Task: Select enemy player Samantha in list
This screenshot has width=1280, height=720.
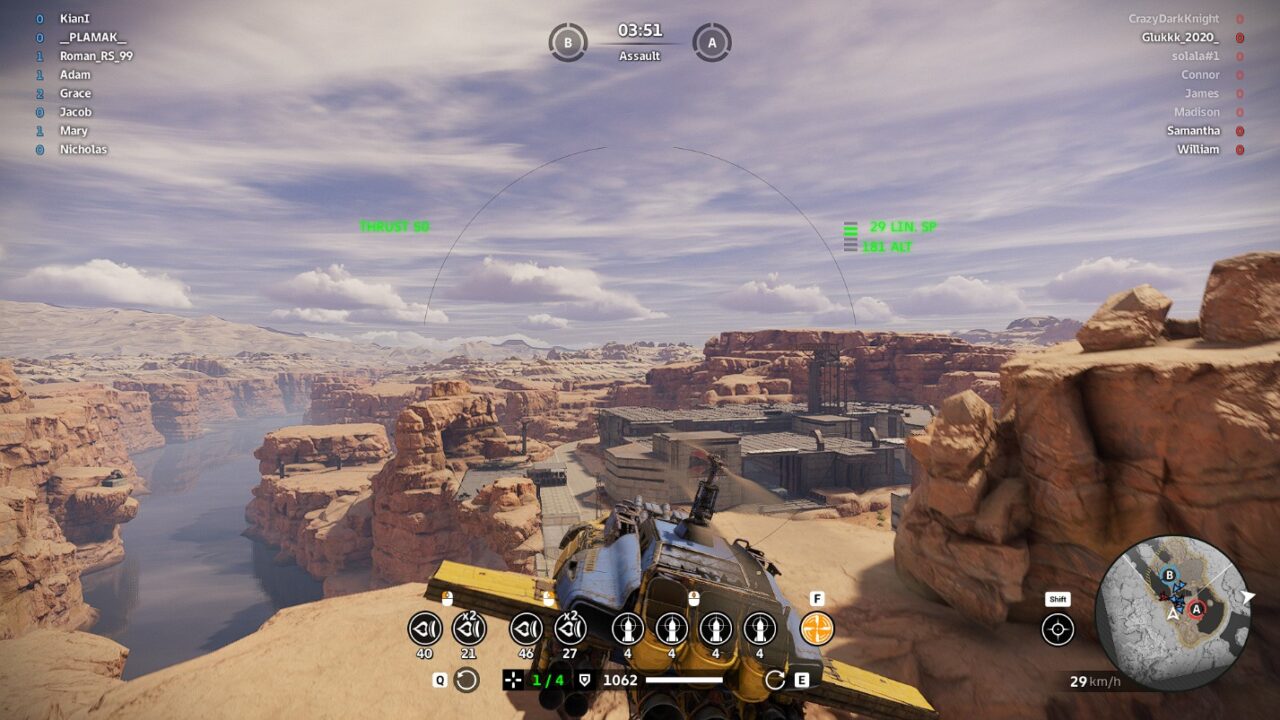Action: (x=1193, y=131)
